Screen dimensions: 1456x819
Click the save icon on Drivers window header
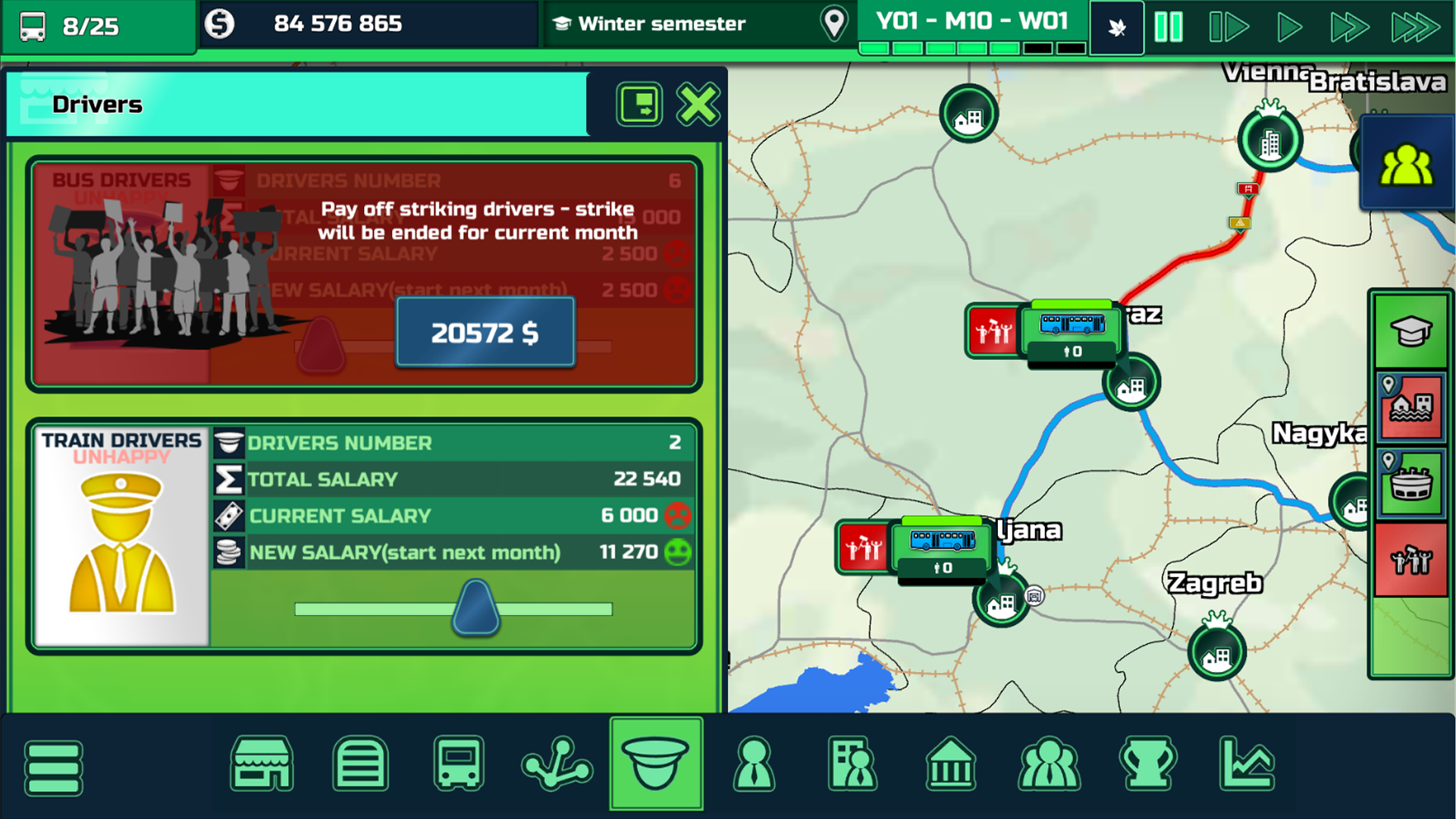coord(639,105)
